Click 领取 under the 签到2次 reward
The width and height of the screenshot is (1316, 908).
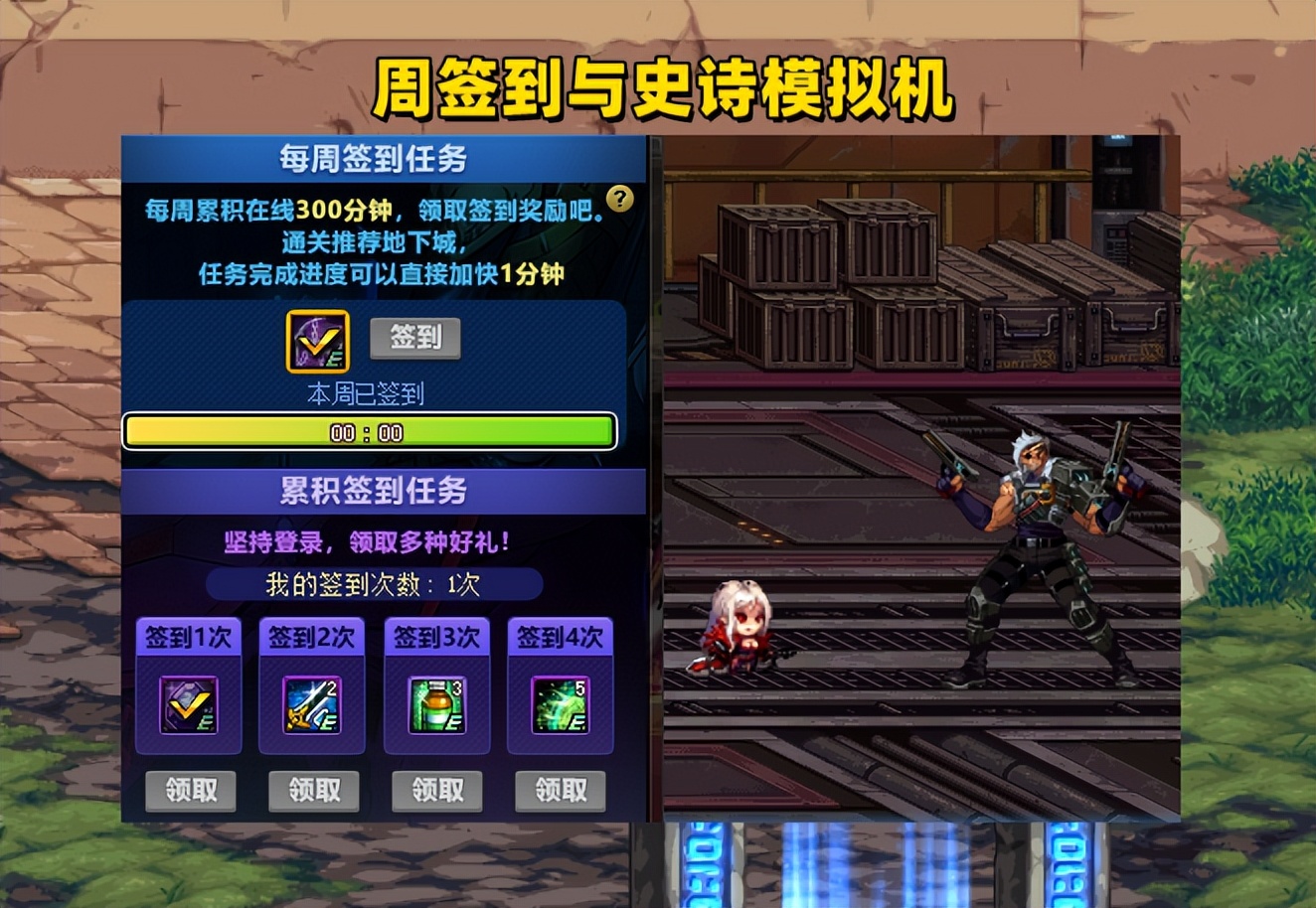click(312, 791)
